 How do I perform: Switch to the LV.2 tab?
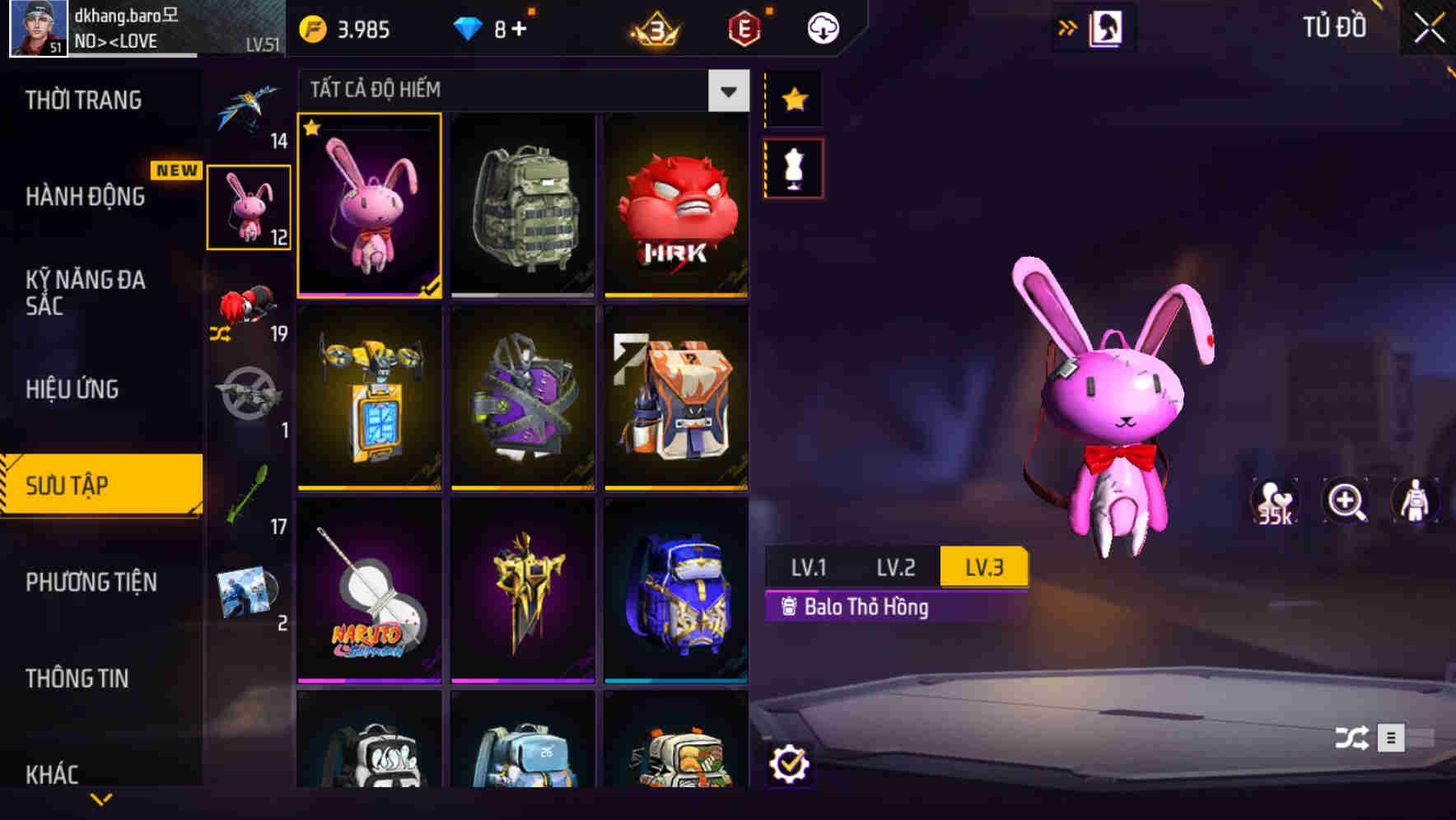[897, 566]
